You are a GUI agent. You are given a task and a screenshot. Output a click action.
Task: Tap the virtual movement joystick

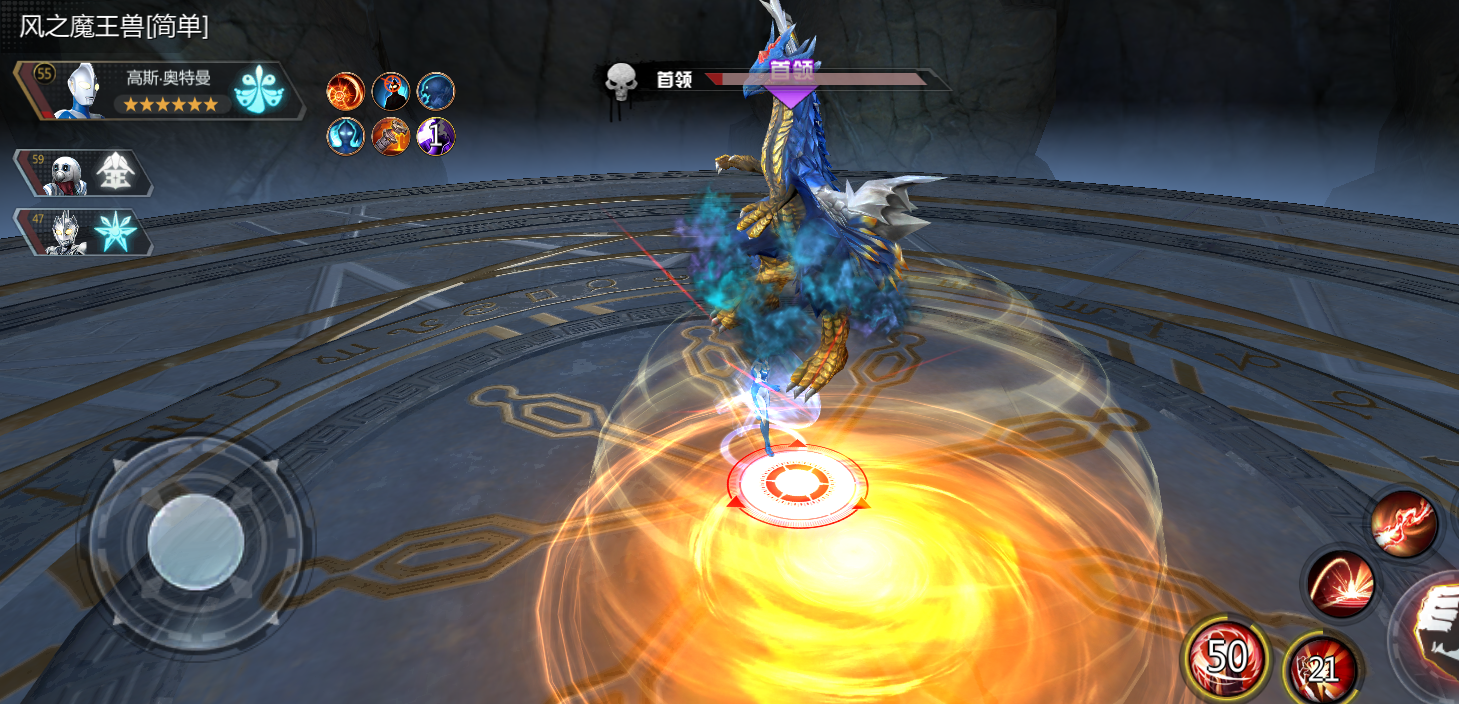tap(196, 543)
